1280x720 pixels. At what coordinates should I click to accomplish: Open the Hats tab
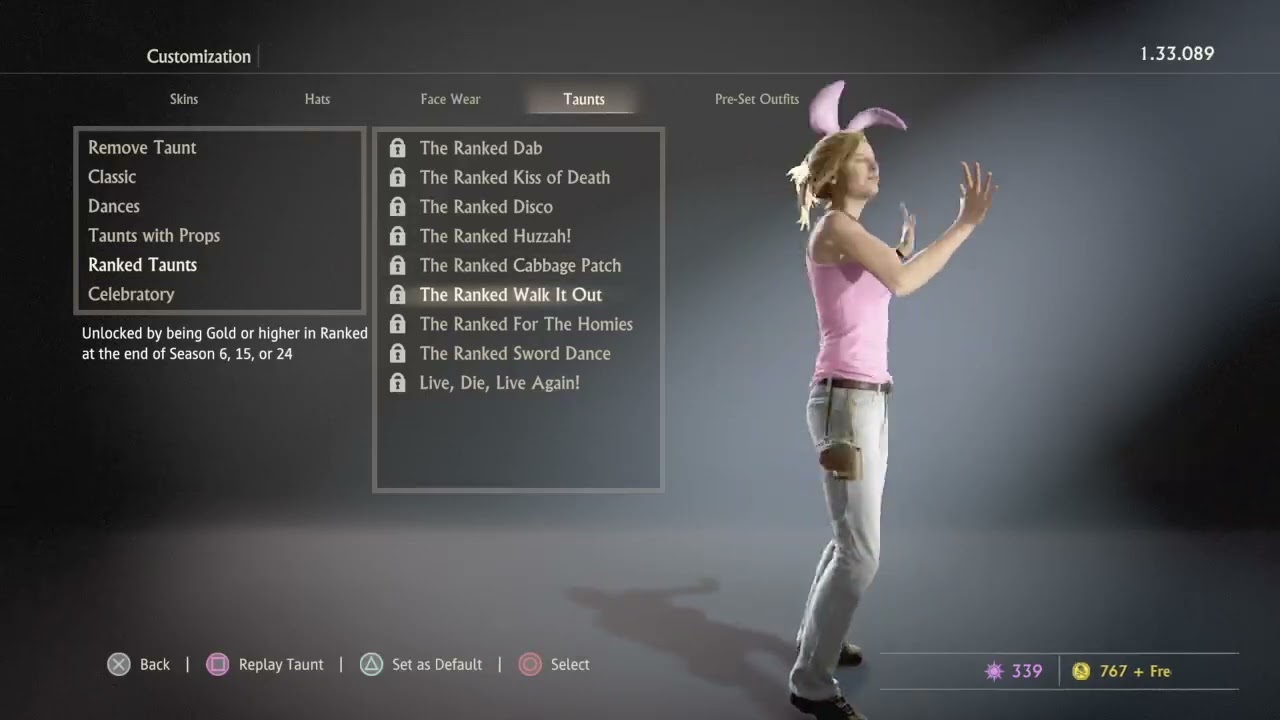pyautogui.click(x=317, y=99)
